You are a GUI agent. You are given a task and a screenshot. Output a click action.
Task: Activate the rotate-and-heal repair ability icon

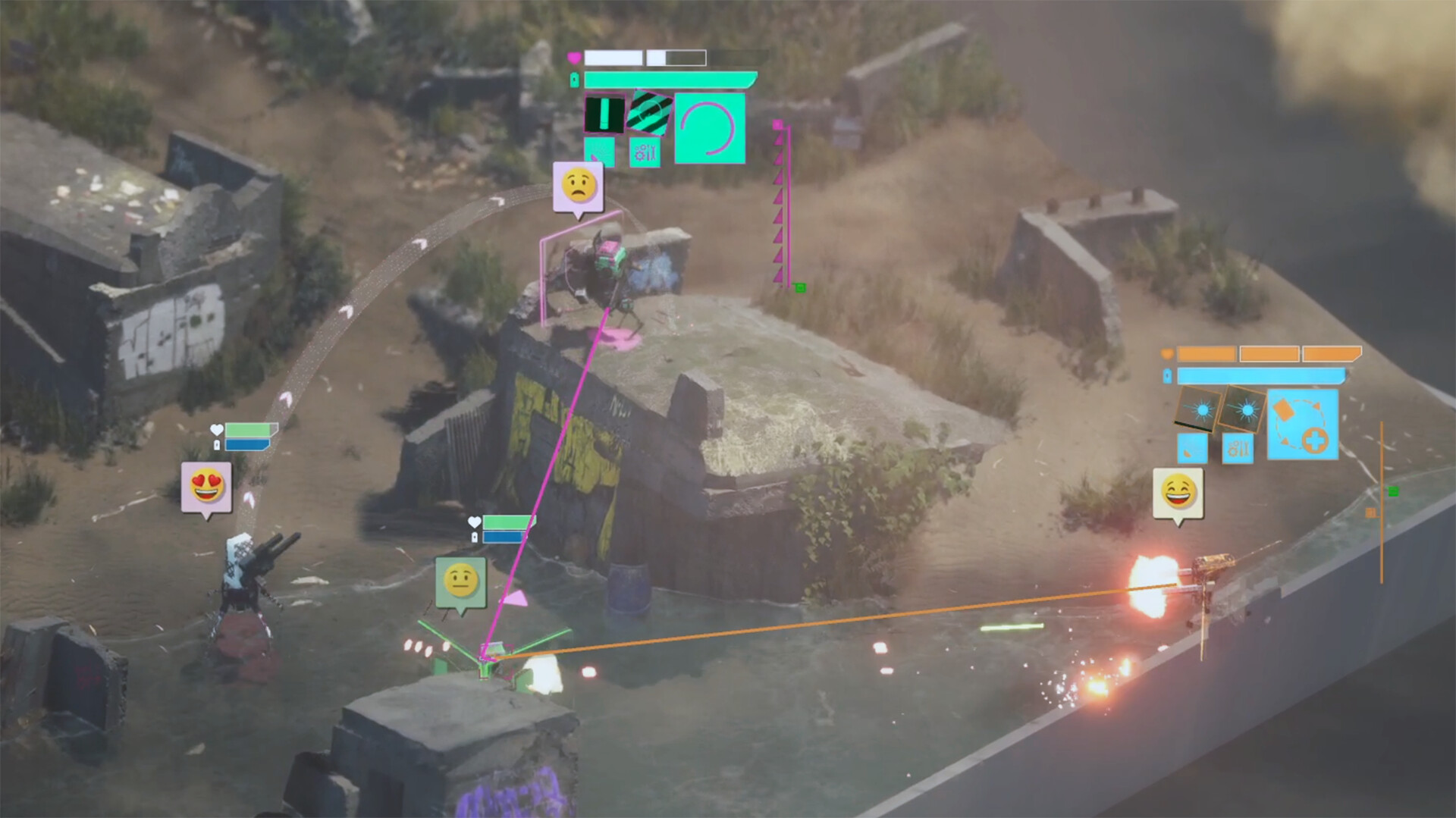(1303, 425)
